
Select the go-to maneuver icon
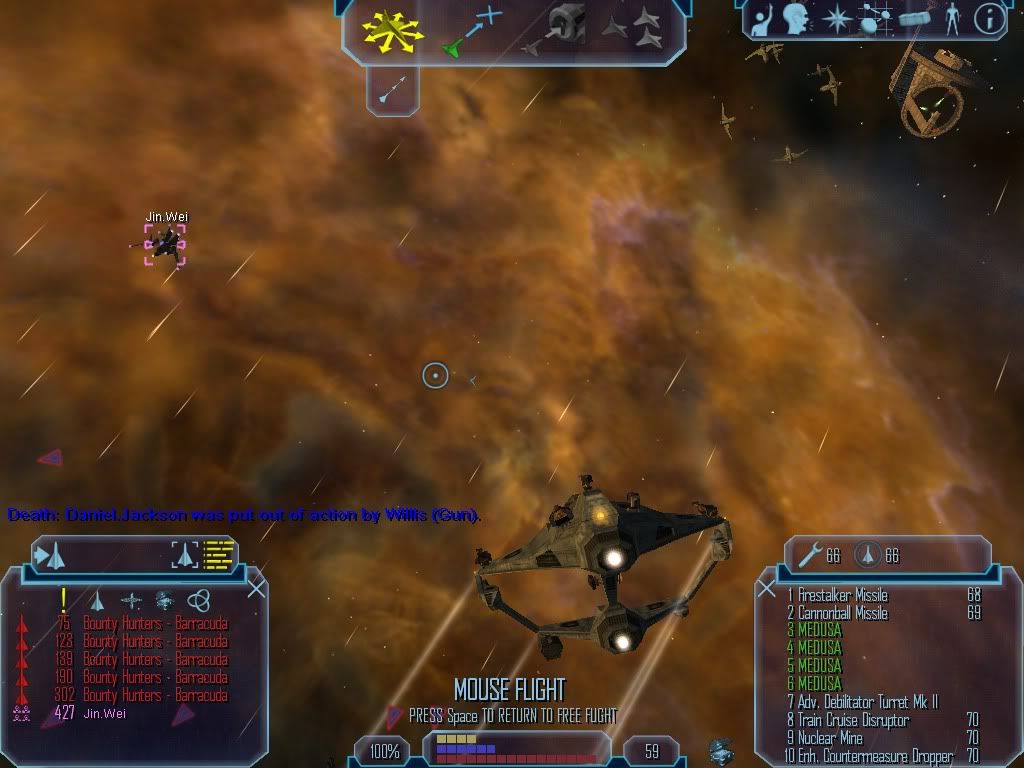[x=471, y=32]
